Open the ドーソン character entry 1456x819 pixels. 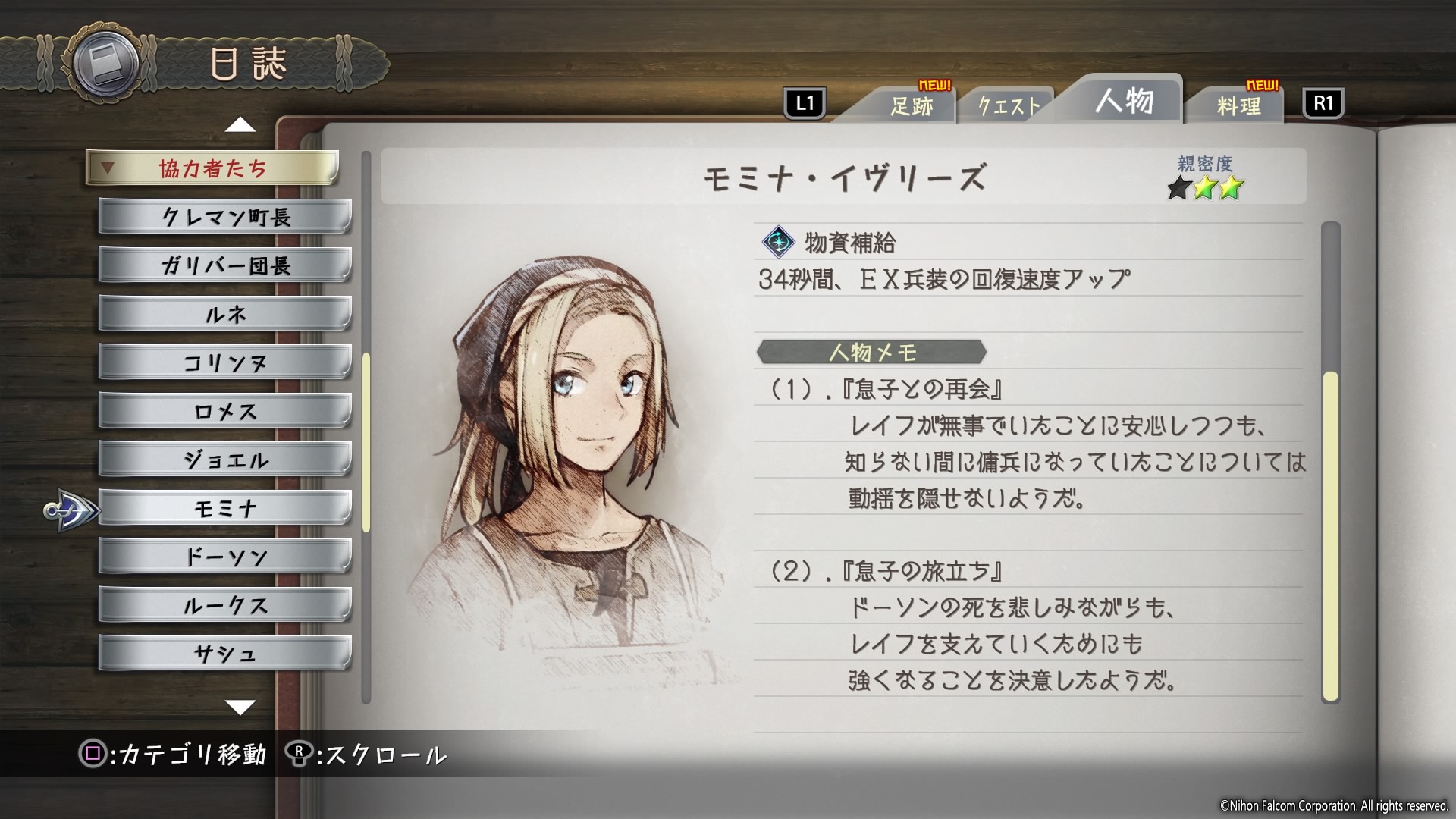(x=225, y=557)
